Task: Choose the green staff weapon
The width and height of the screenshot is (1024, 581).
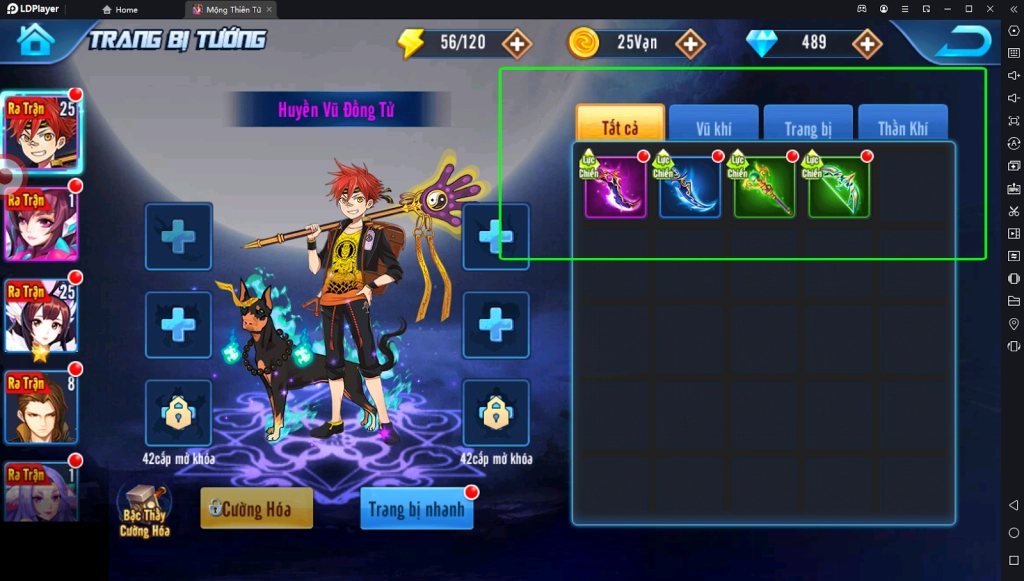Action: coord(765,187)
